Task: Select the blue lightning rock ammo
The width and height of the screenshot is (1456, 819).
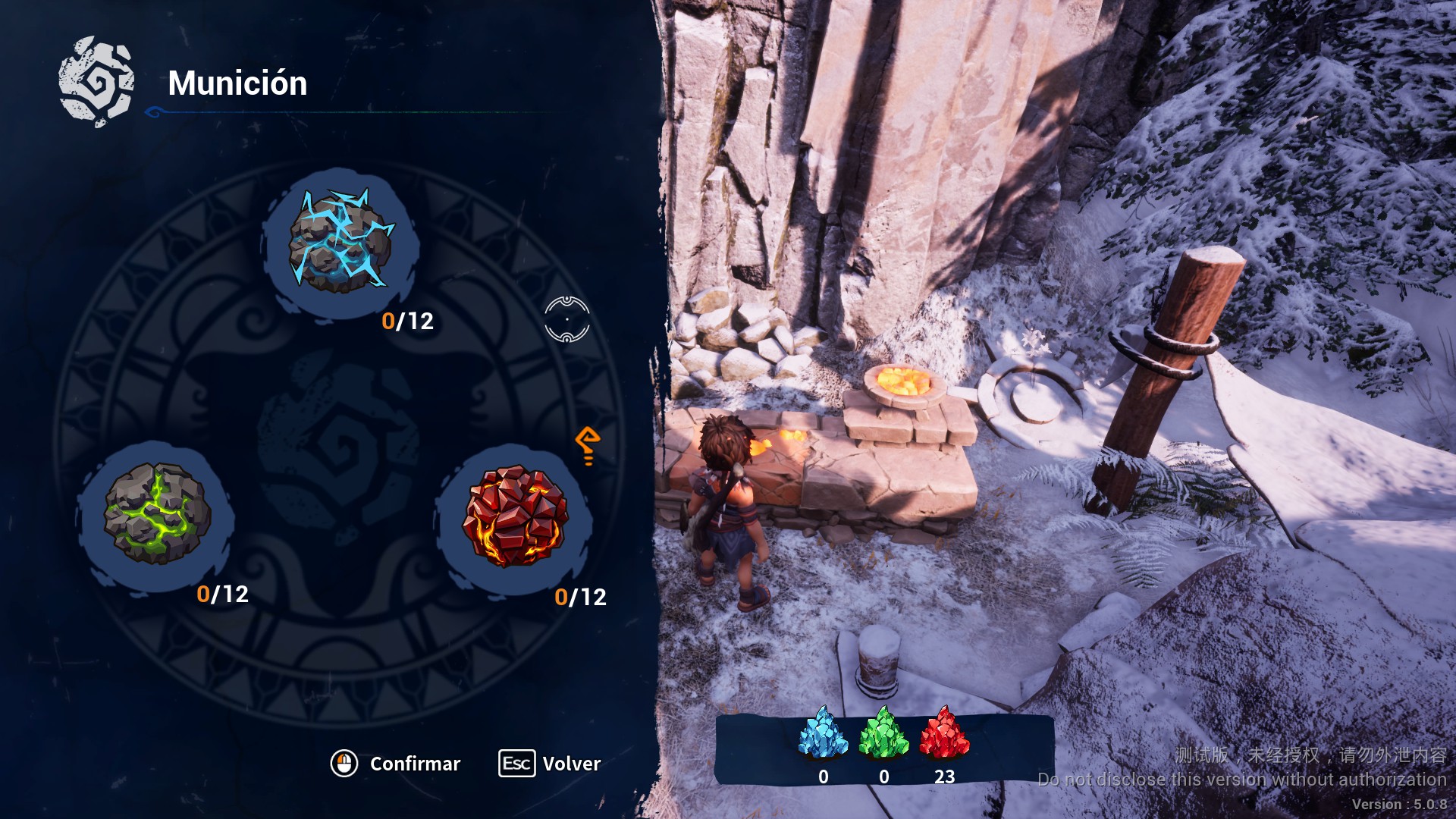Action: pyautogui.click(x=340, y=242)
